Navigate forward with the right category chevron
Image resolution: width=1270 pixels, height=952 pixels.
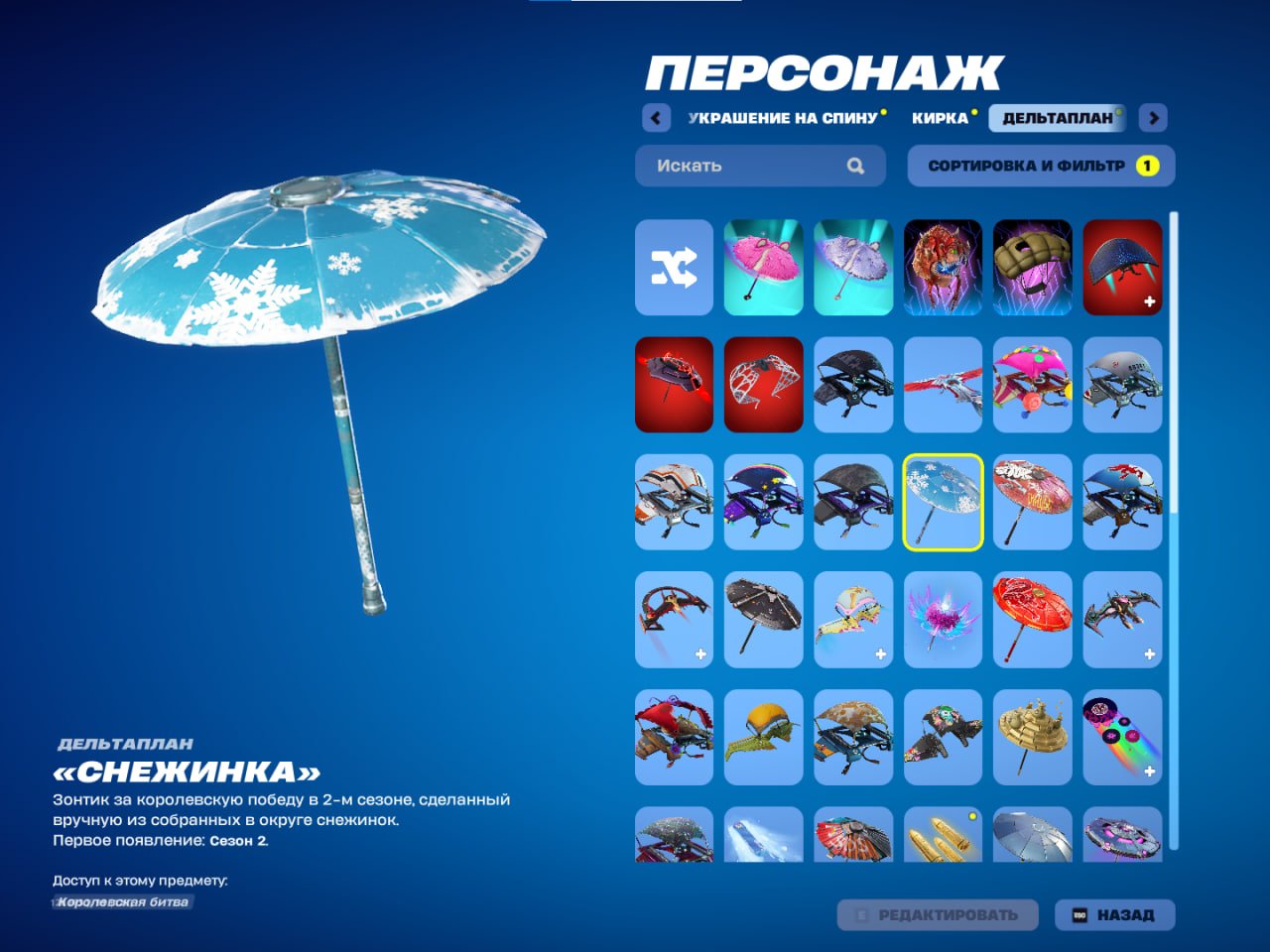point(1152,117)
